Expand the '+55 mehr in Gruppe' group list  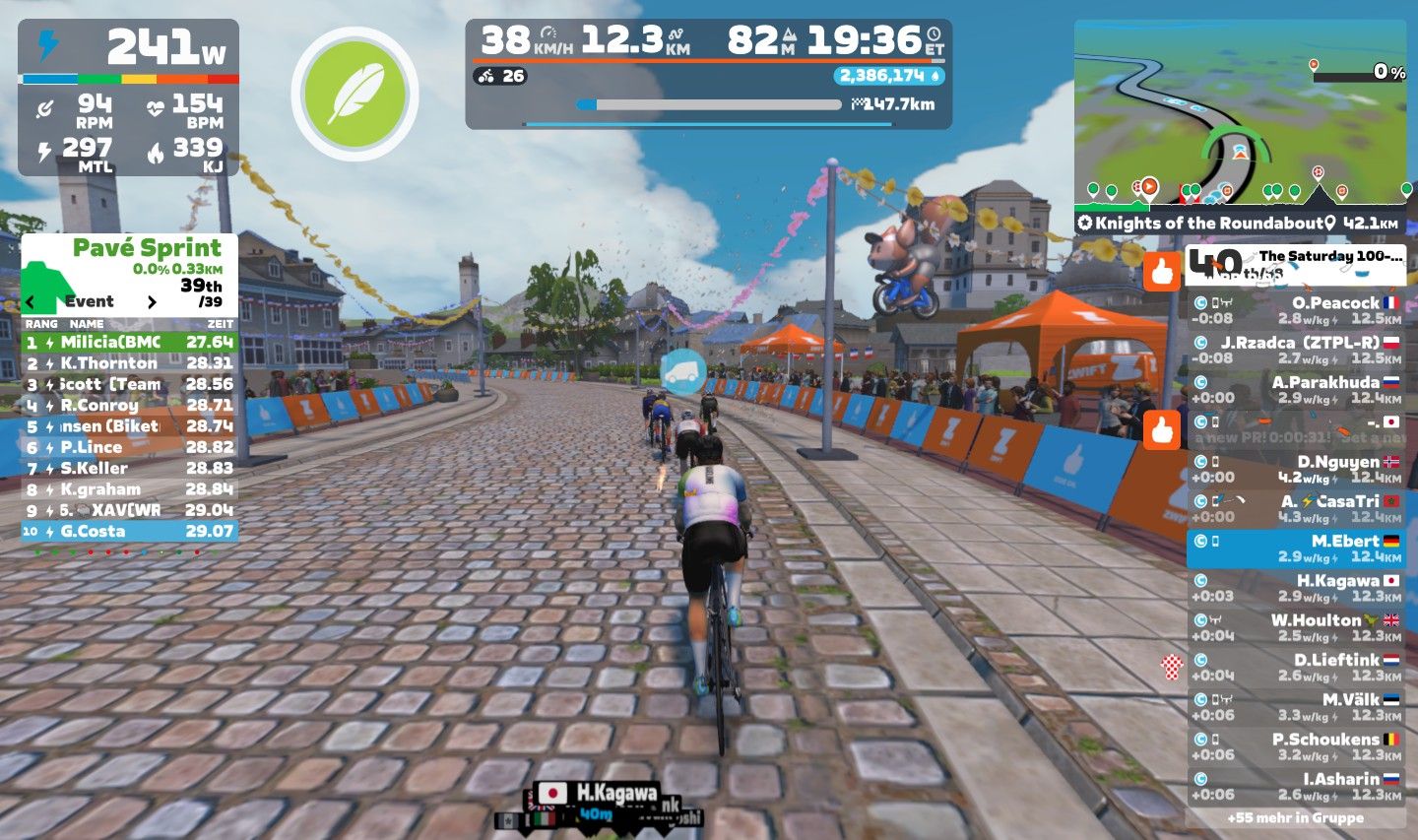[x=1296, y=818]
